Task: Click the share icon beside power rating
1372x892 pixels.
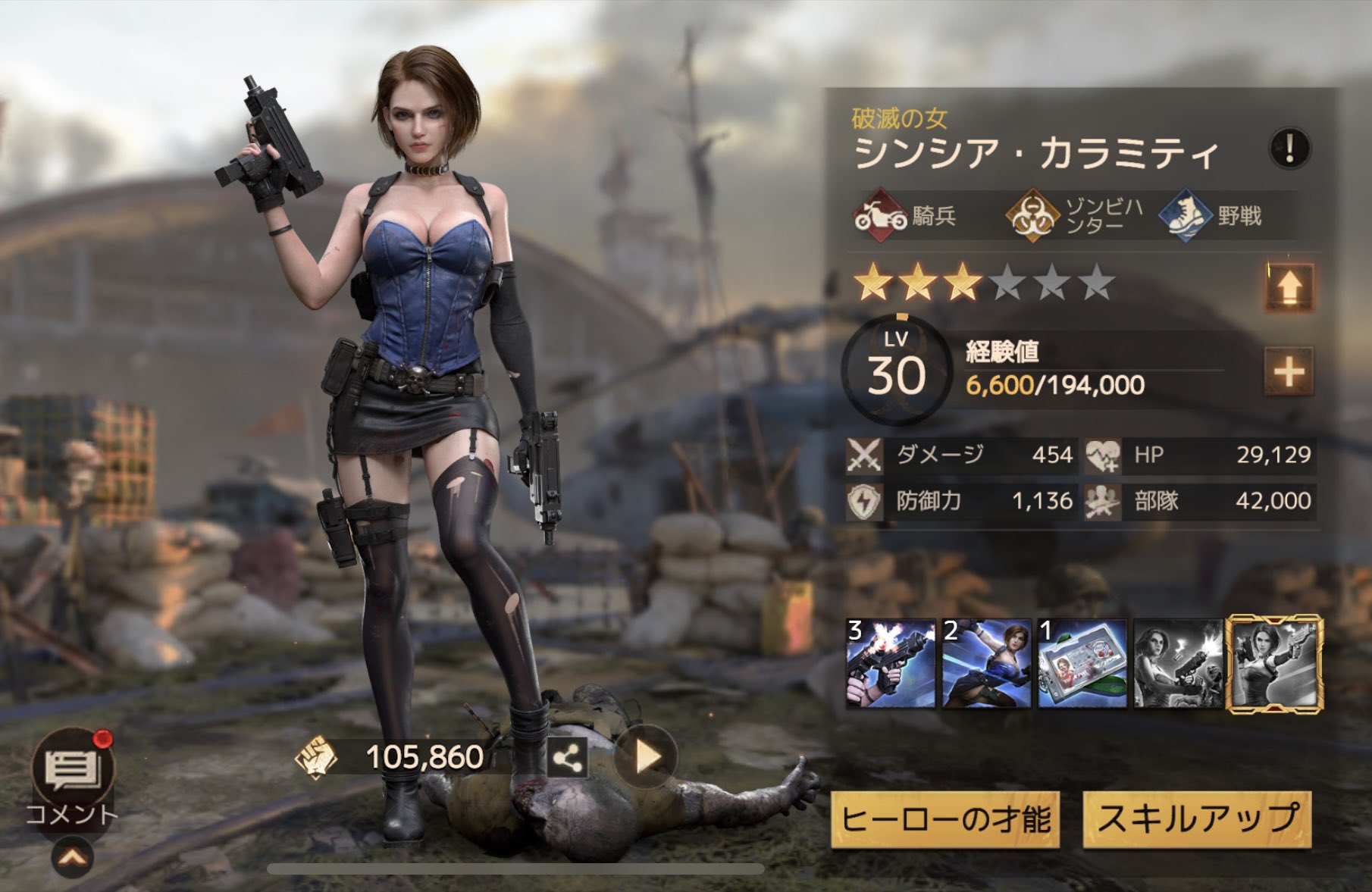Action: point(567,757)
